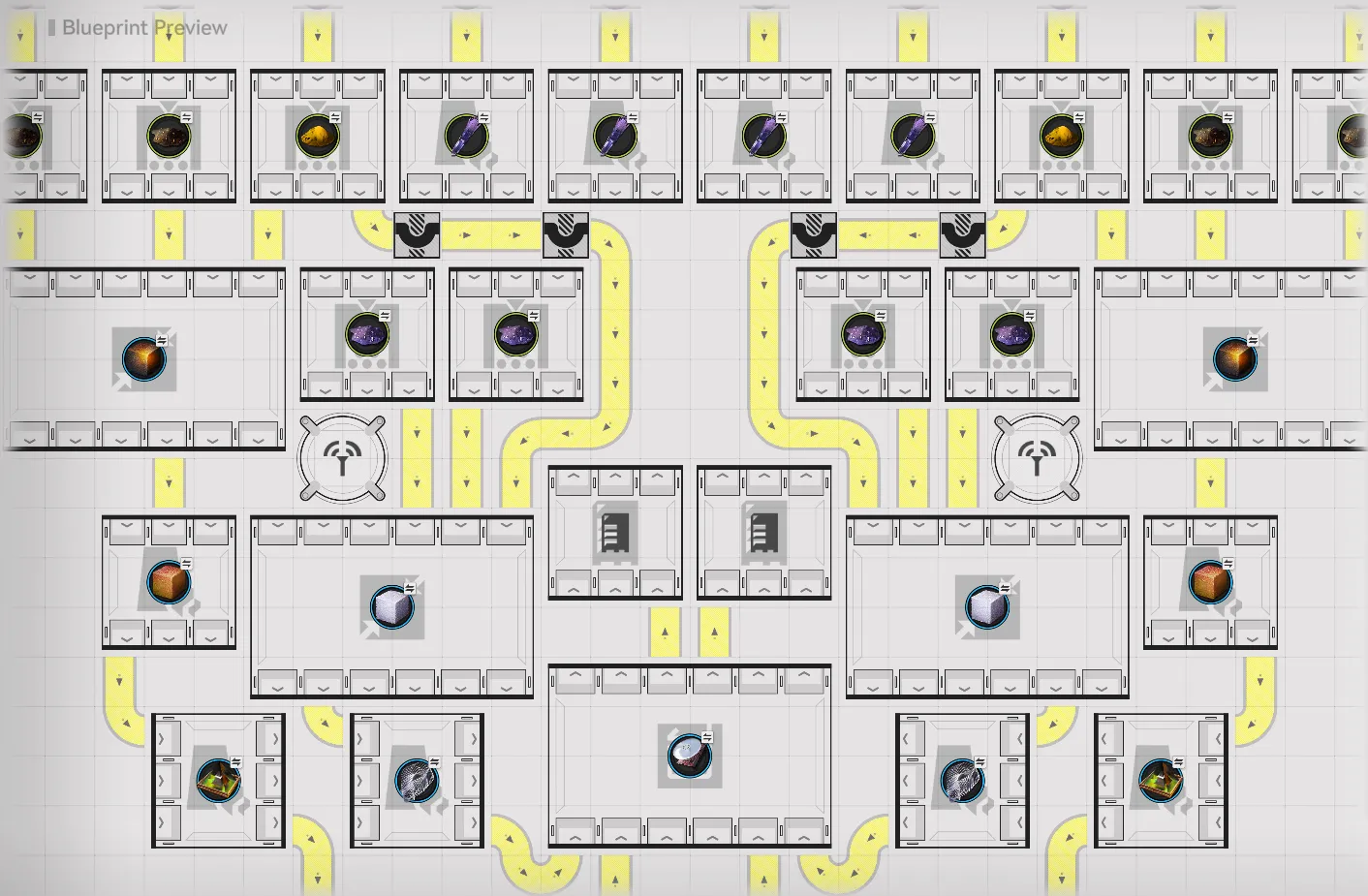Click the small marker bar beside Blueprint Preview
The image size is (1368, 896).
50,28
